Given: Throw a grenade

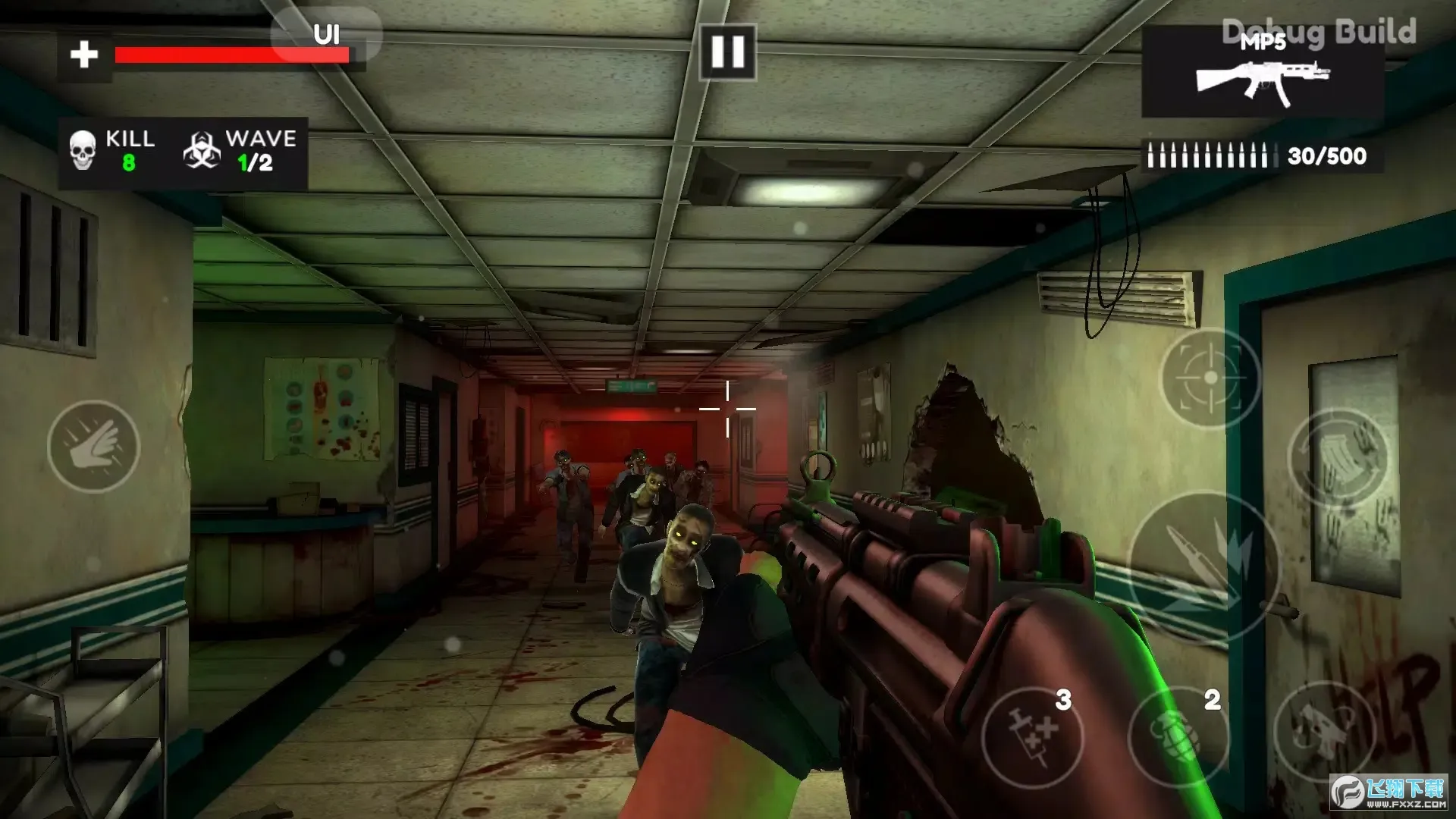Looking at the screenshot, I should 1177,736.
